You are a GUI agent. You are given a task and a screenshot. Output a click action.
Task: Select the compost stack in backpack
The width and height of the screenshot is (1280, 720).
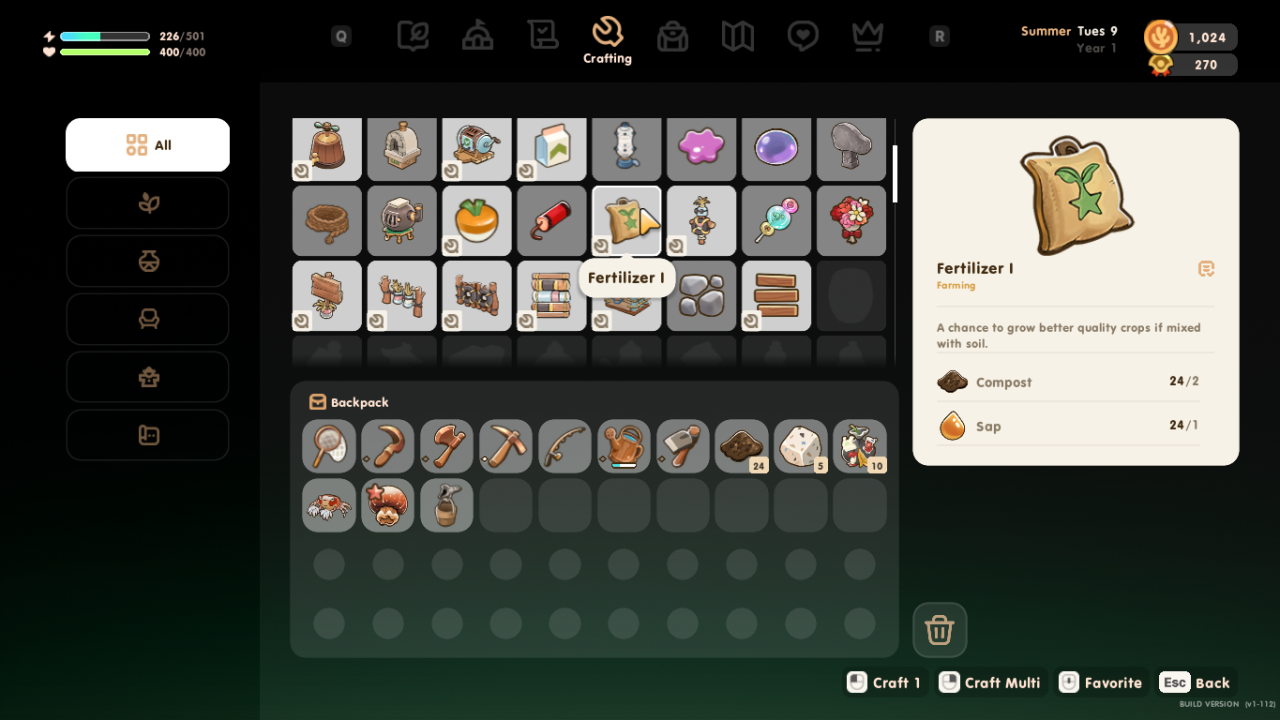coord(742,446)
